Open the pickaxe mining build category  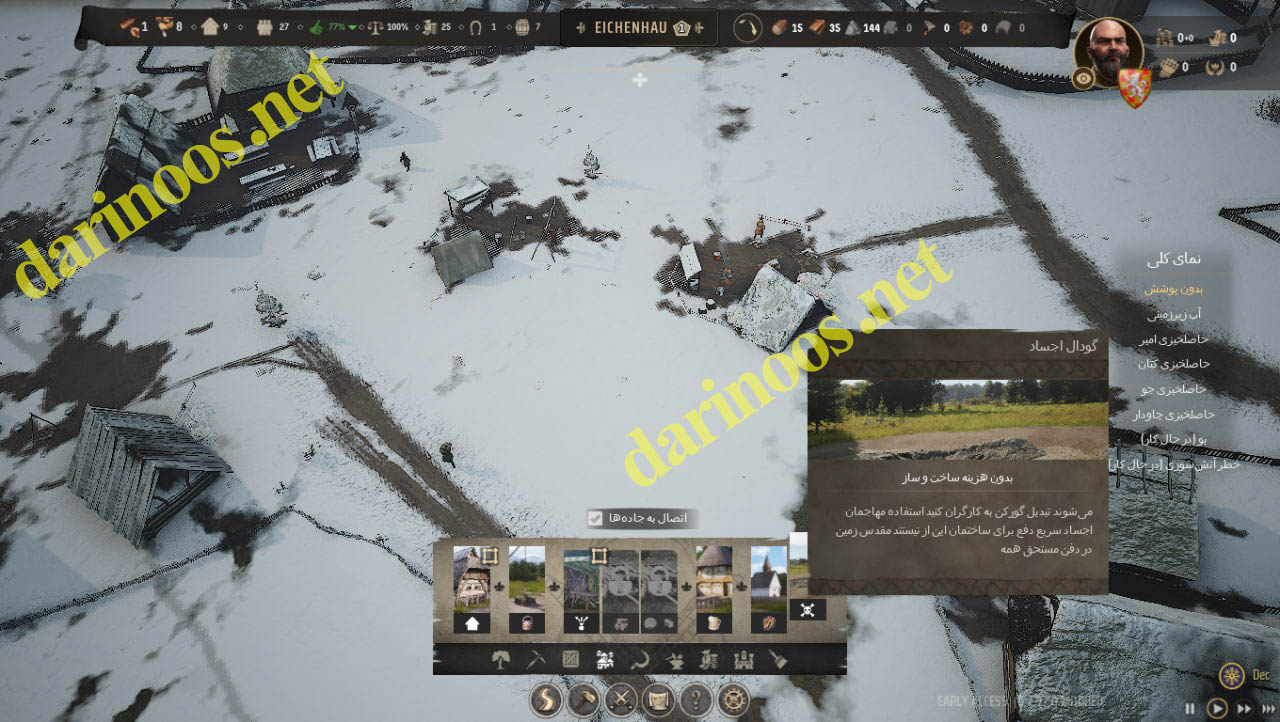tap(536, 660)
